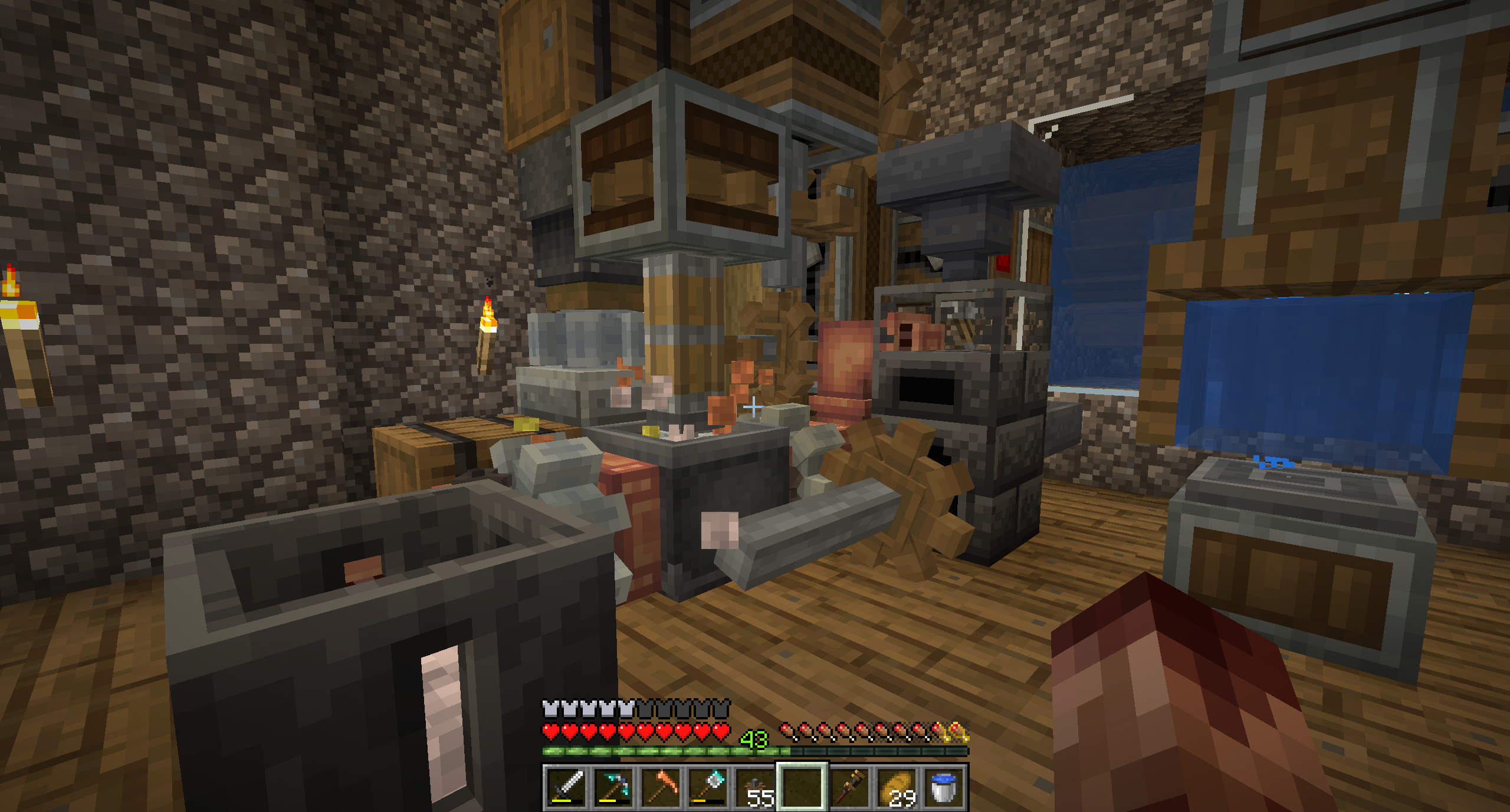Select the iron sword hotbar slot
1510x812 pixels.
[x=566, y=787]
